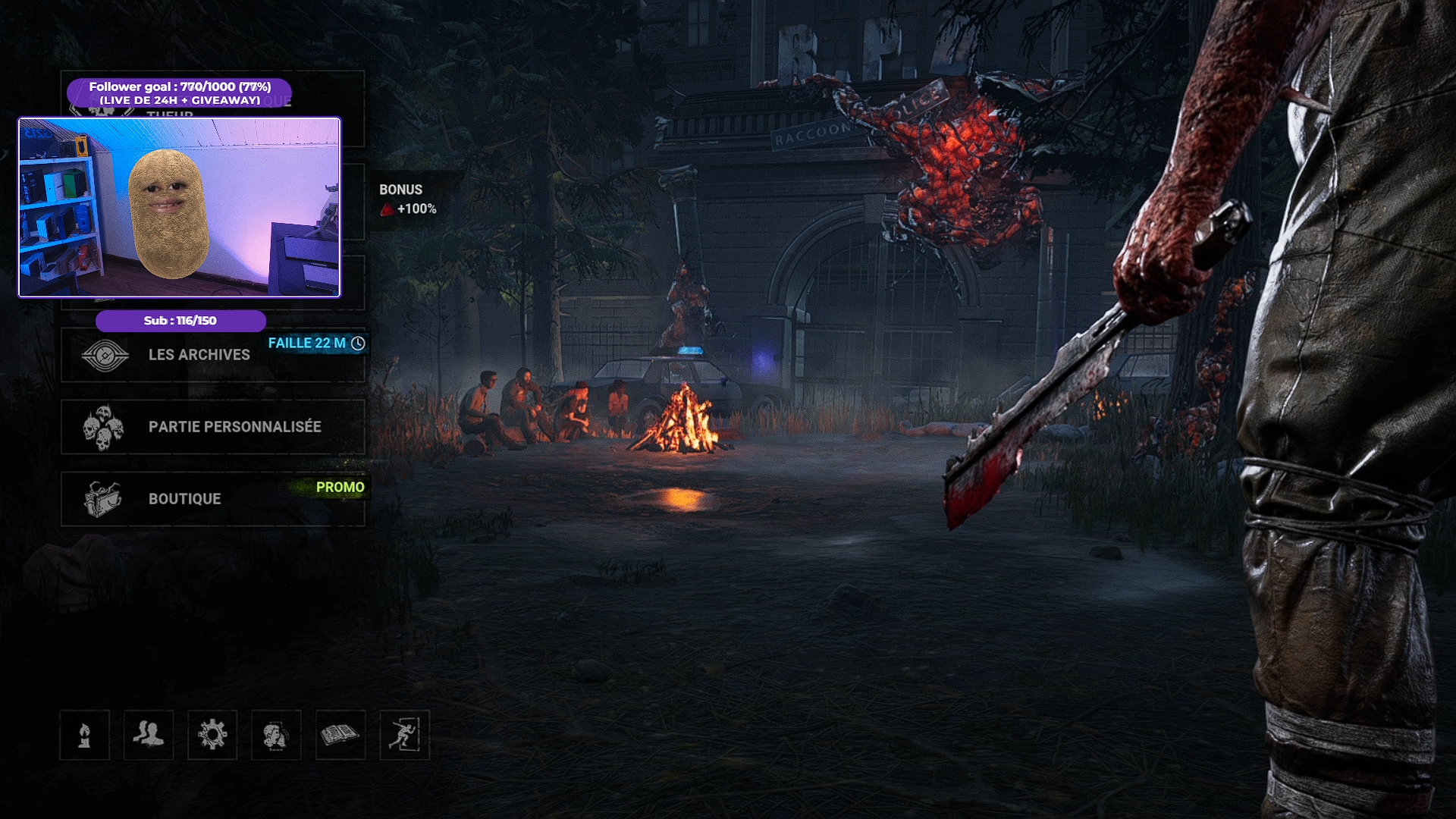
Task: Click the streamer webcam overlay
Action: 180,207
